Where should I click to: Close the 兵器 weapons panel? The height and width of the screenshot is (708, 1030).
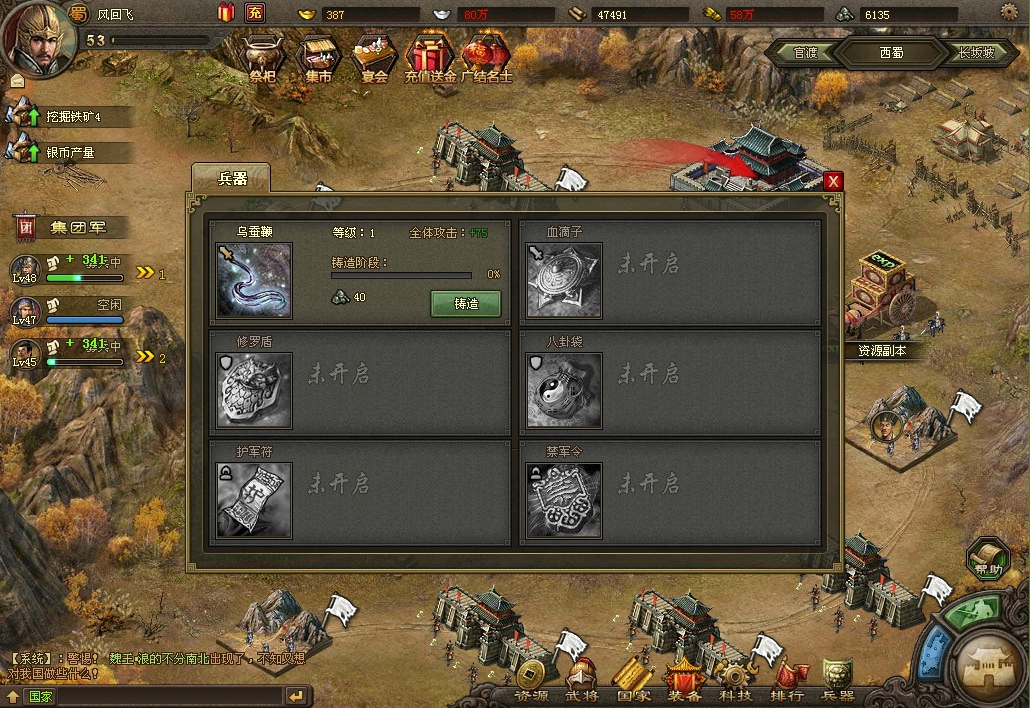833,181
